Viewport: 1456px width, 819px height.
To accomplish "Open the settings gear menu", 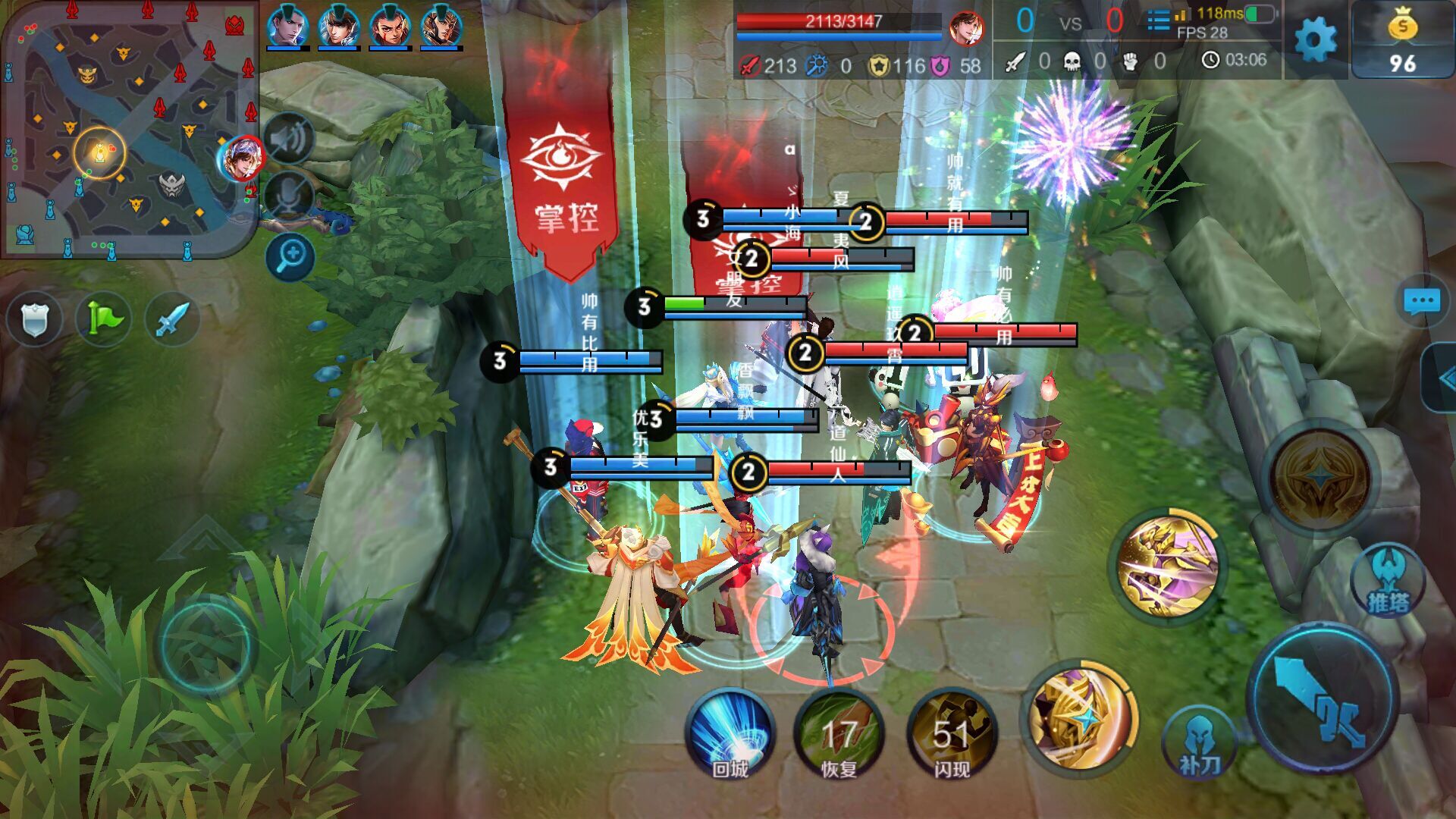I will [x=1316, y=39].
